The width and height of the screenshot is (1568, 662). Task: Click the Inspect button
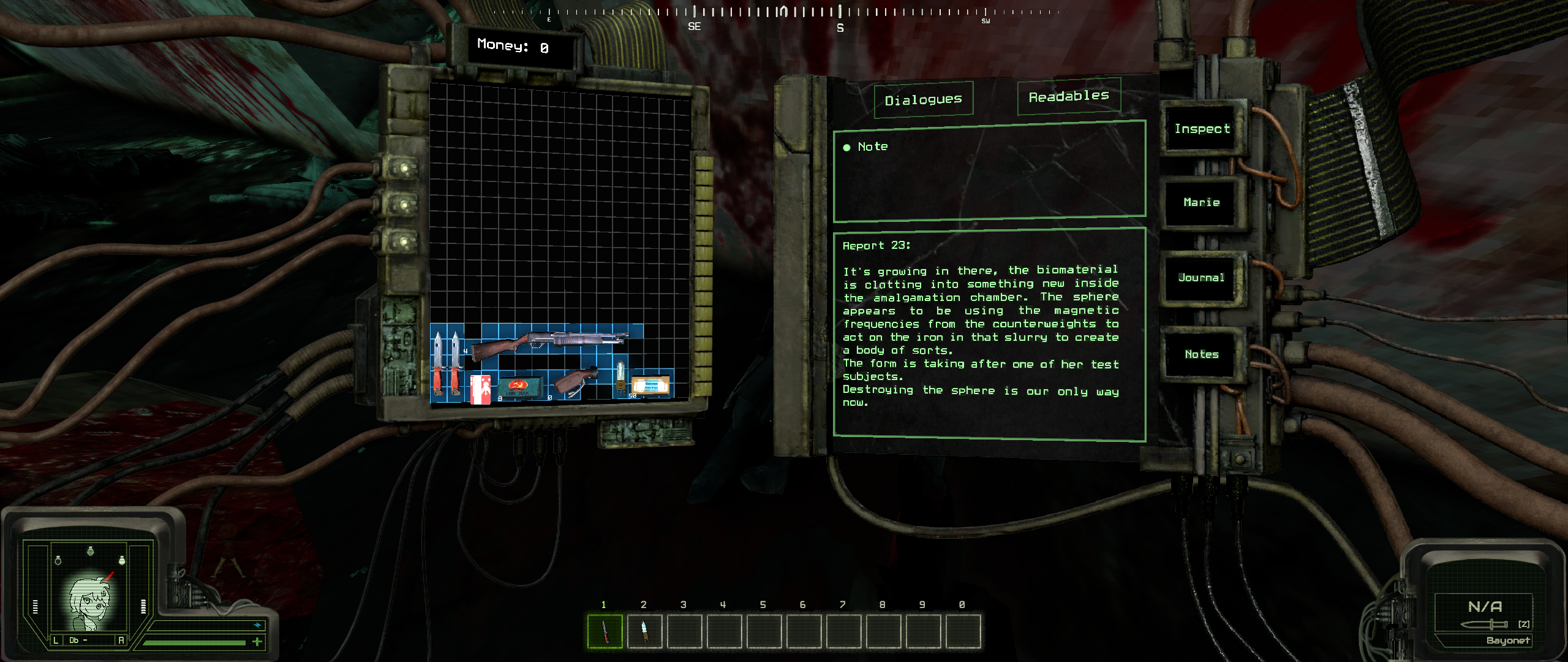pyautogui.click(x=1202, y=129)
